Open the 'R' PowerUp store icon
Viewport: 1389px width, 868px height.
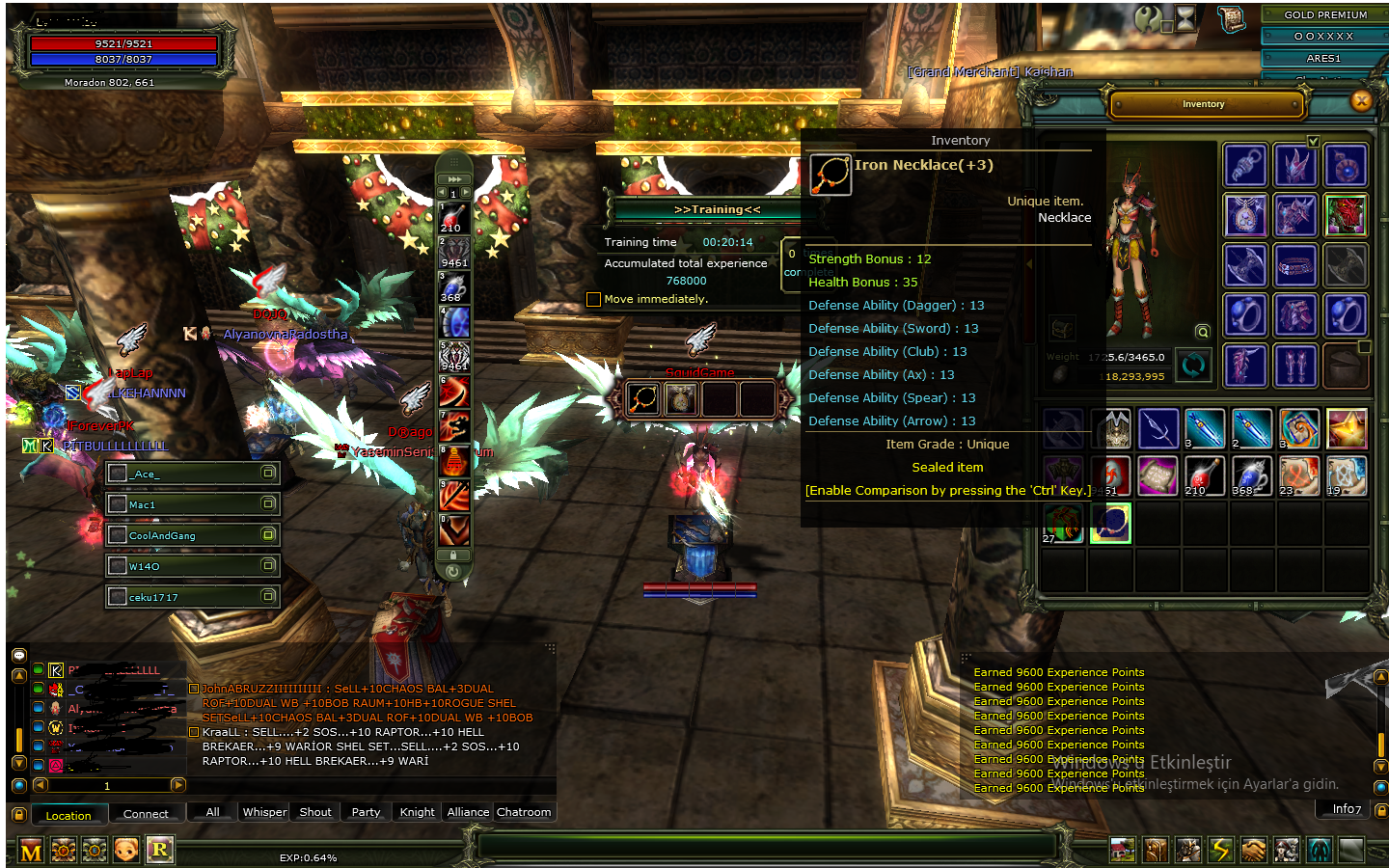pos(159,851)
